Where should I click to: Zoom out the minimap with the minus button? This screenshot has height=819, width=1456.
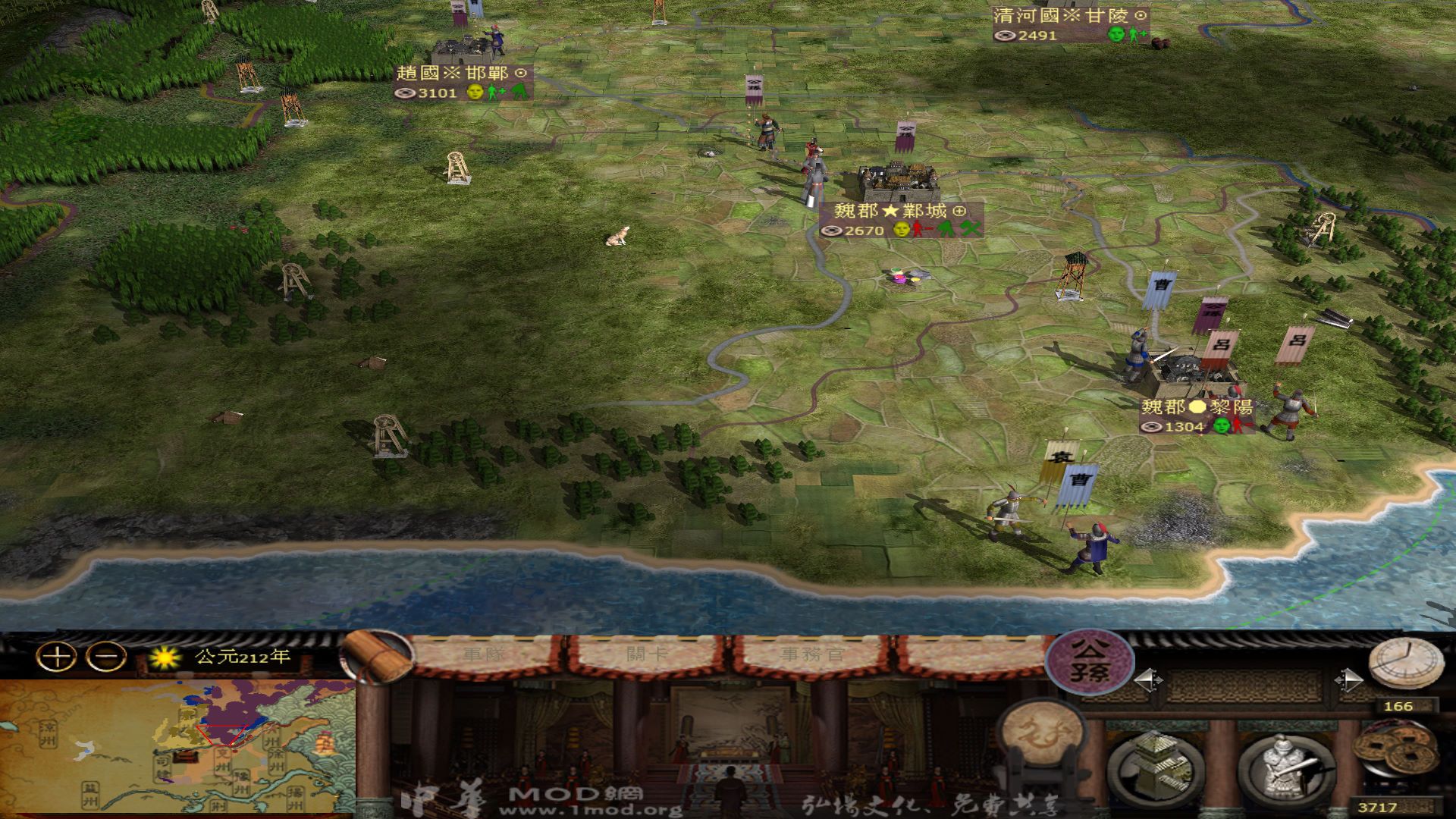click(105, 657)
